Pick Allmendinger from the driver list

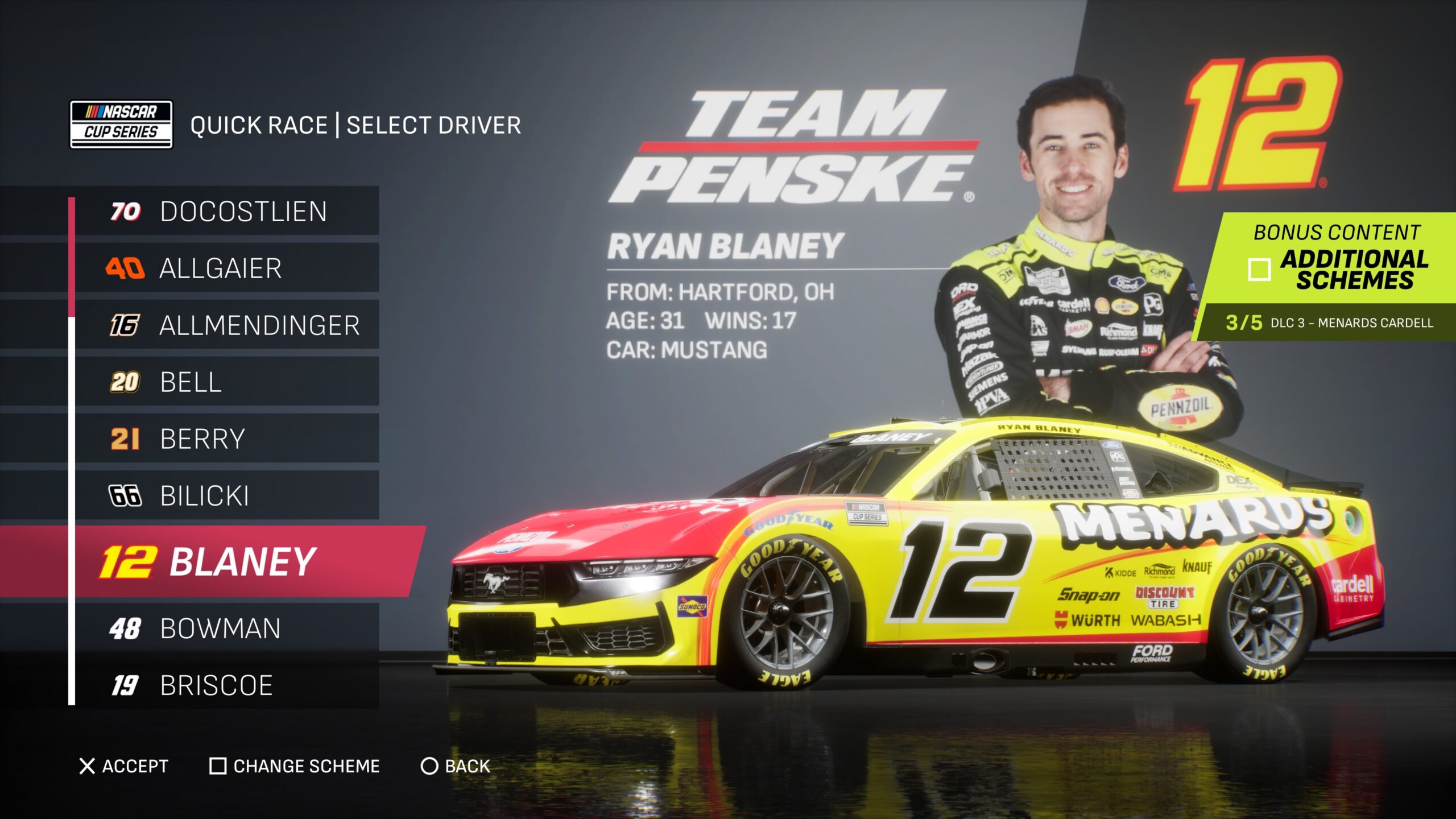pyautogui.click(x=227, y=325)
